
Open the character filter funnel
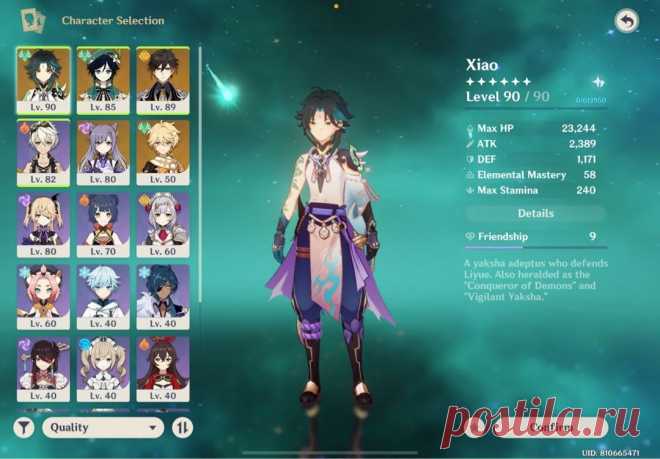point(24,427)
